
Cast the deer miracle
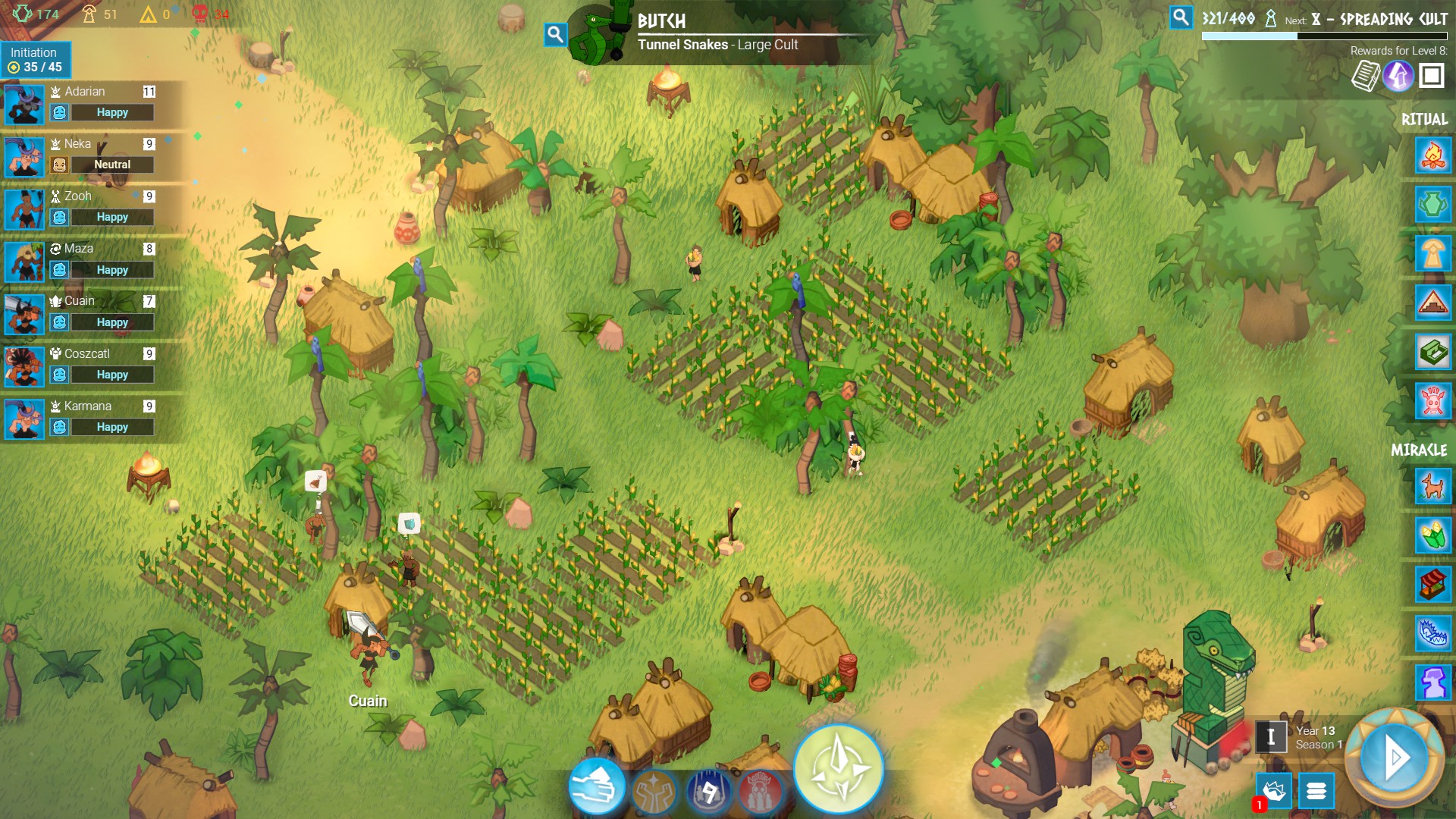[x=1432, y=486]
